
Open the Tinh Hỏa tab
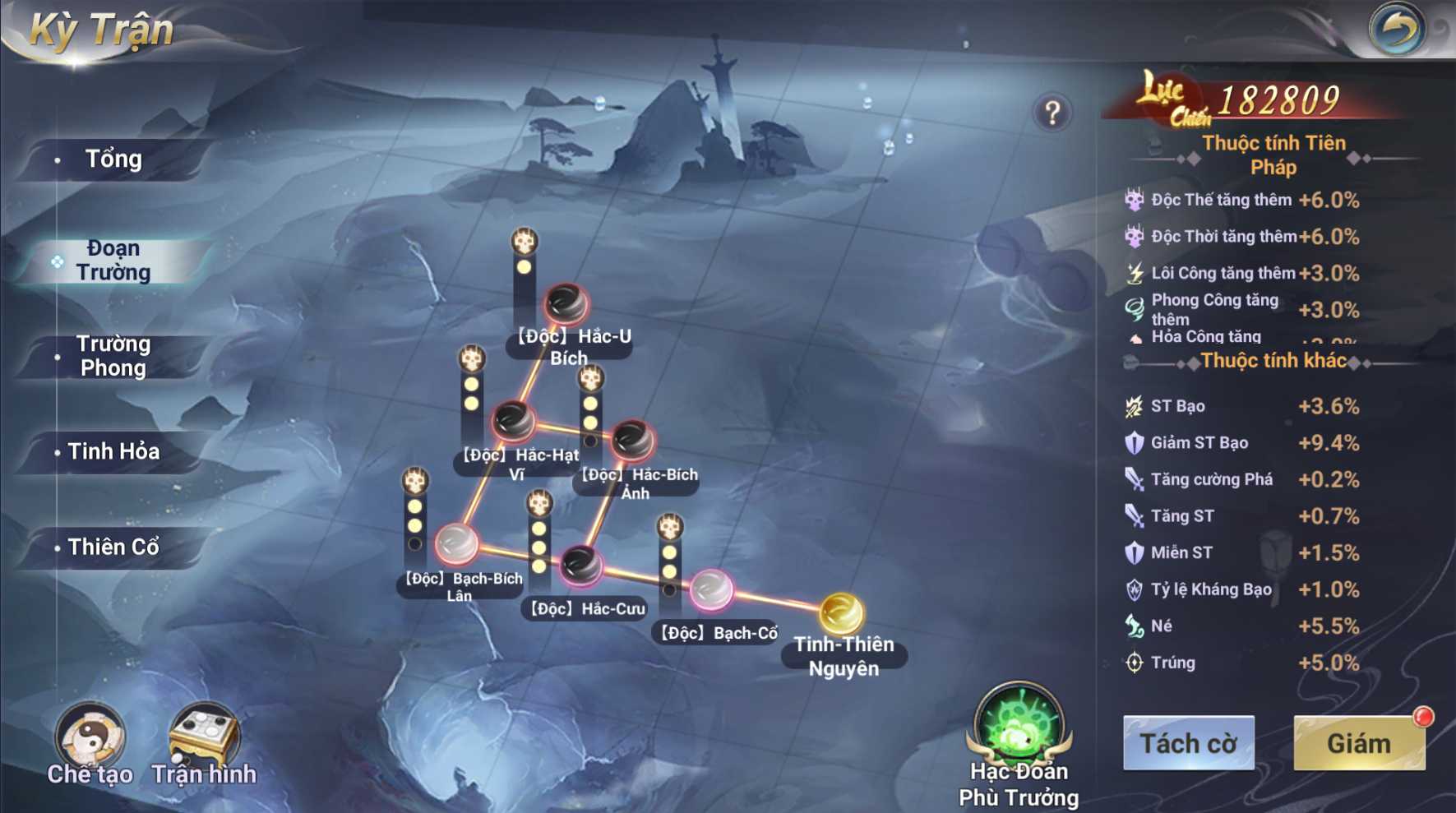(x=113, y=451)
